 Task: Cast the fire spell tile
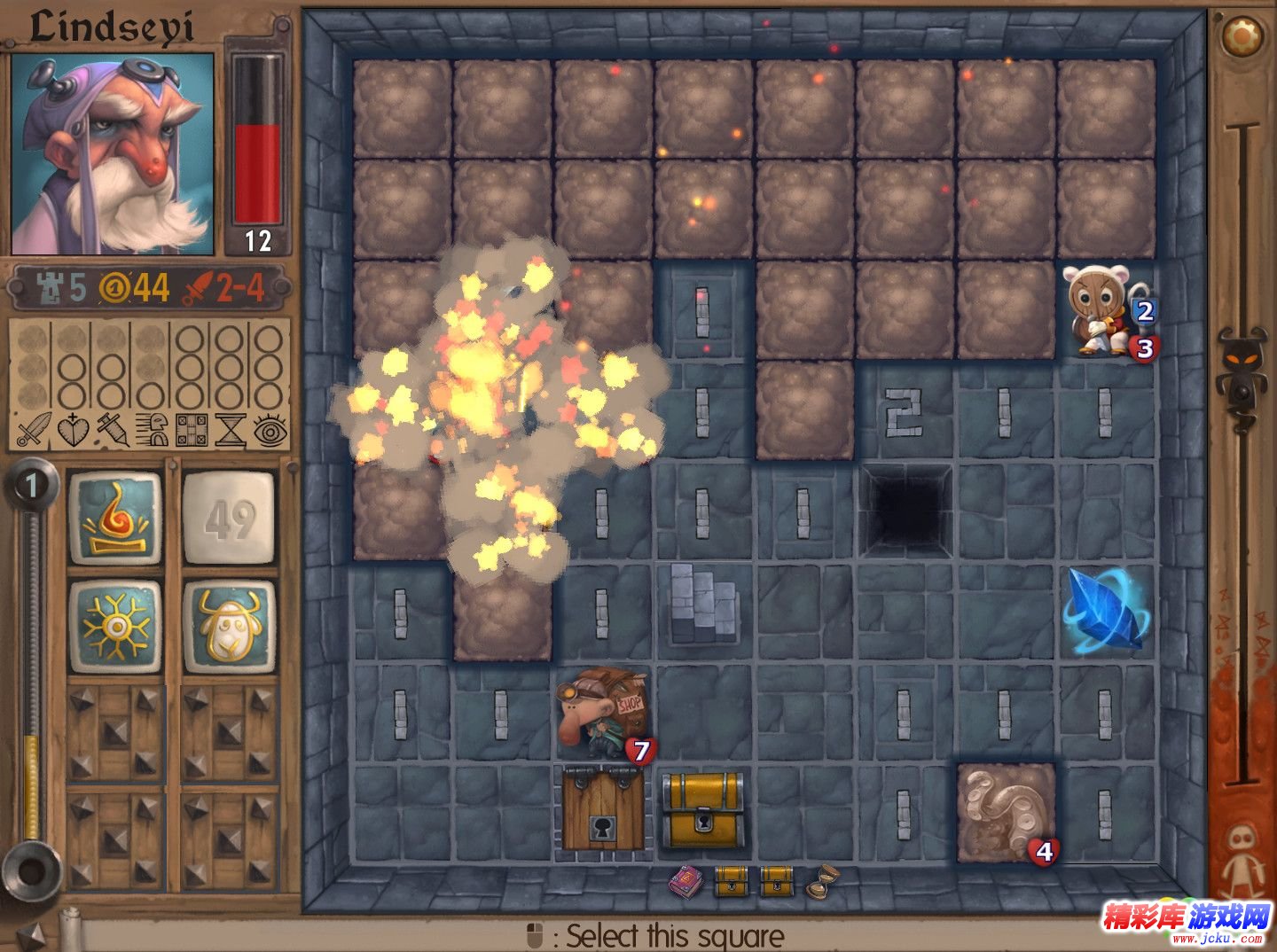pyautogui.click(x=115, y=519)
